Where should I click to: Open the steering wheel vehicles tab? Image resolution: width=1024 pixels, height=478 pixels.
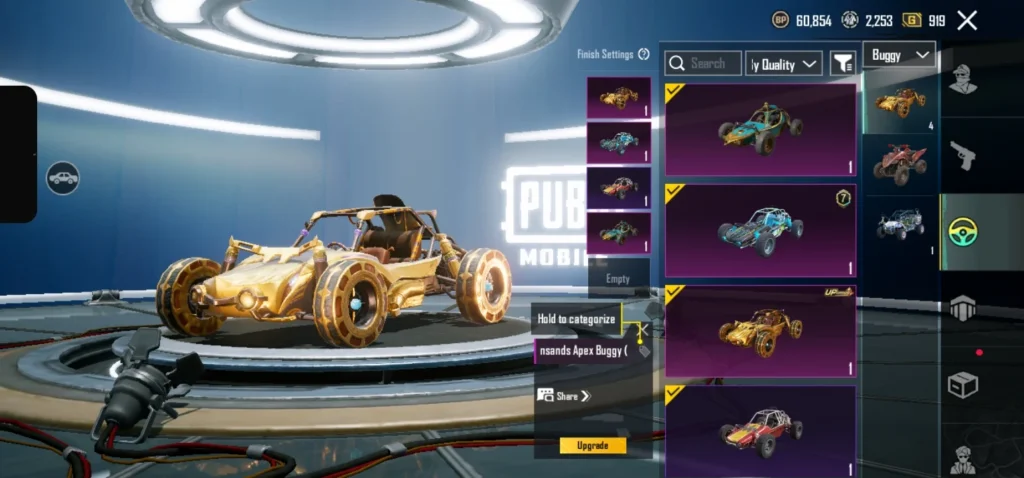[x=962, y=232]
